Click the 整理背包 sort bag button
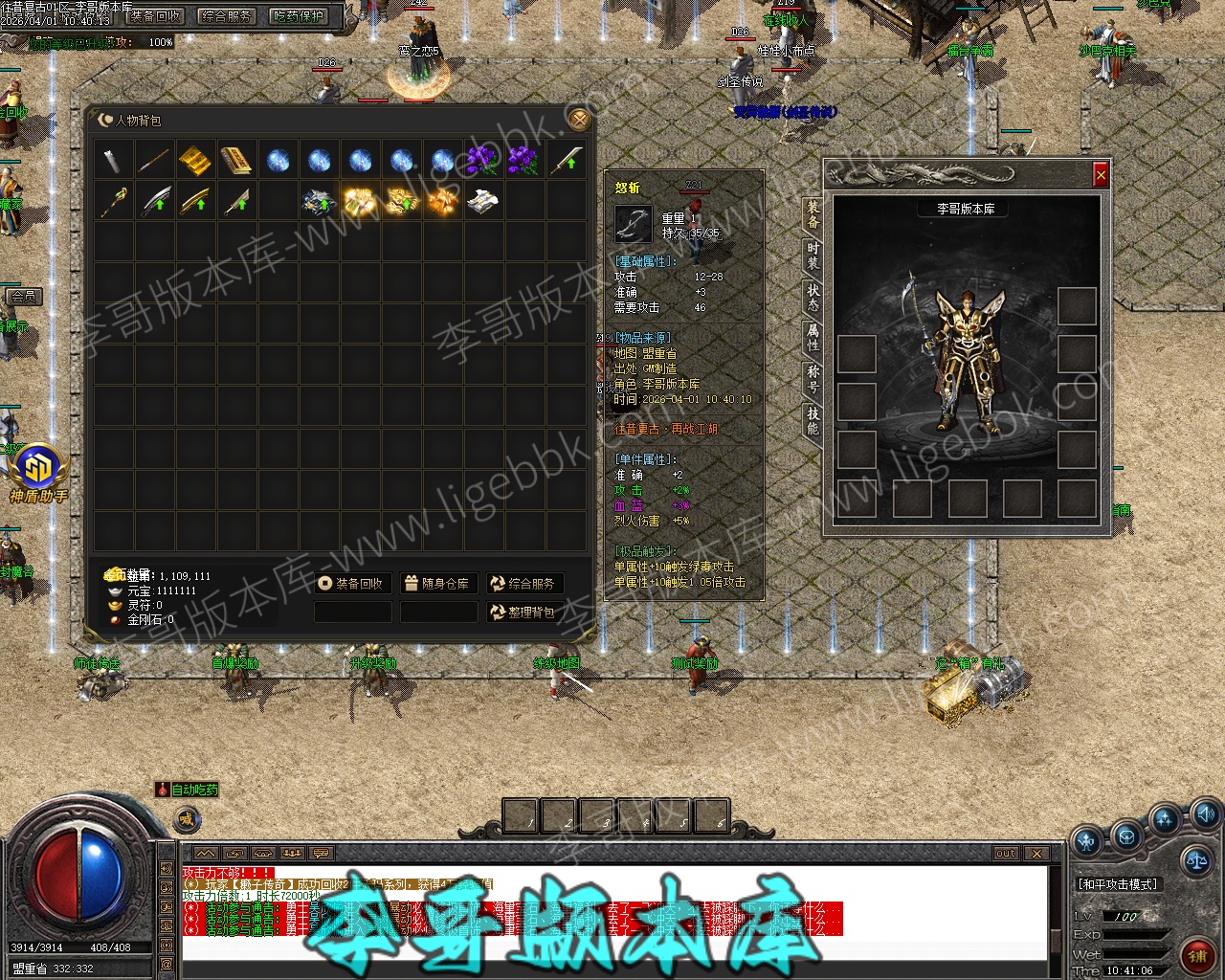The width and height of the screenshot is (1225, 980). tap(523, 612)
